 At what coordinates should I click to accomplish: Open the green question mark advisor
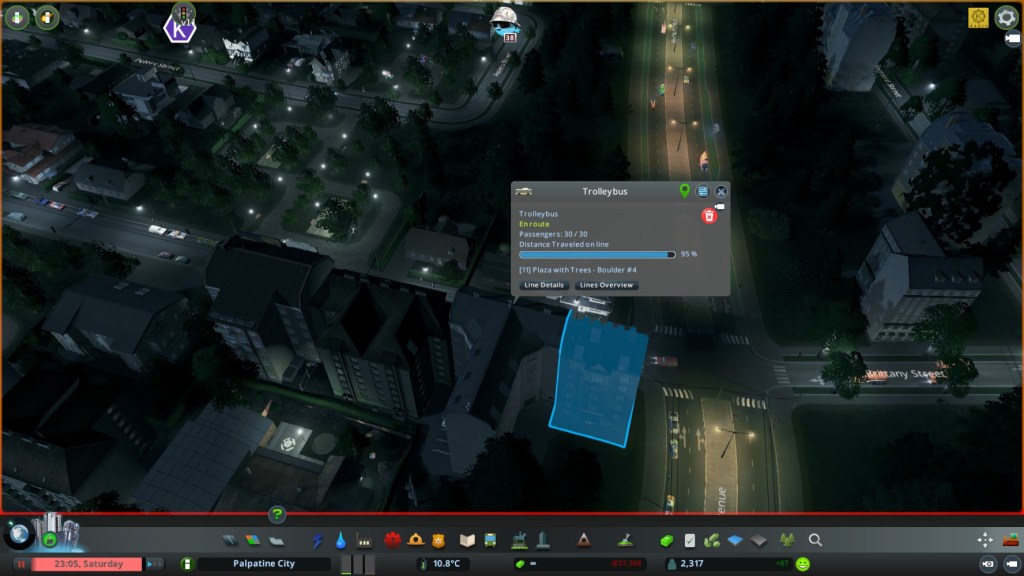pos(277,515)
